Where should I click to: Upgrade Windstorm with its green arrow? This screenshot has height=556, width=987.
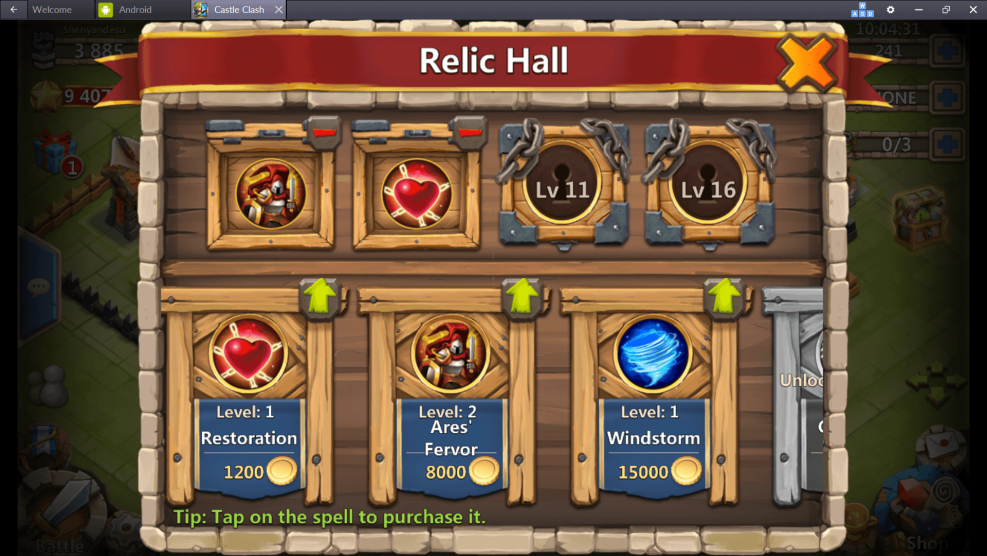[x=723, y=296]
